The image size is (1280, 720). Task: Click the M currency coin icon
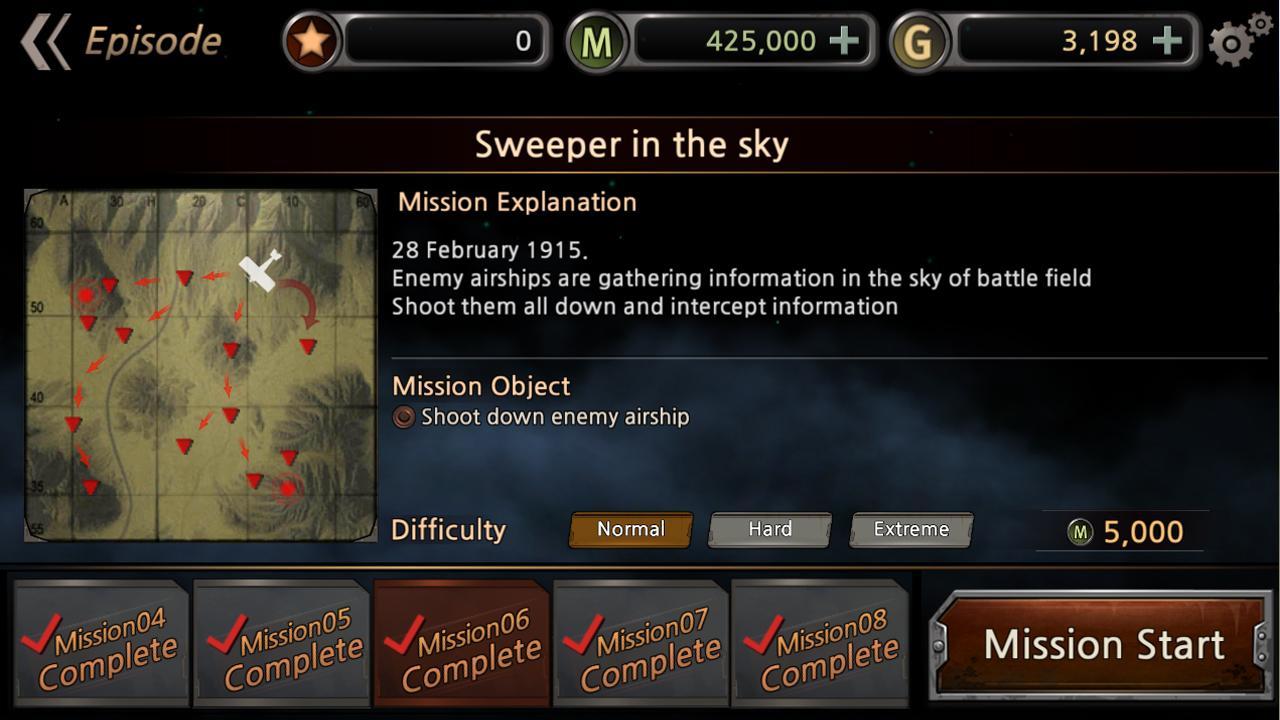595,41
